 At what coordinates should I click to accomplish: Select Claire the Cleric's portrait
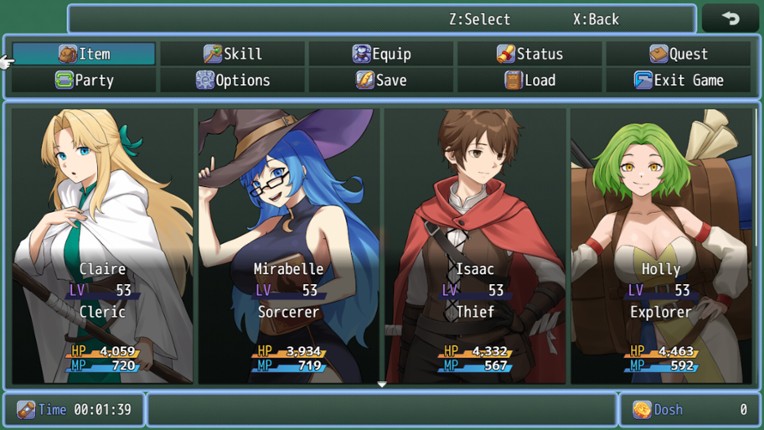(102, 245)
